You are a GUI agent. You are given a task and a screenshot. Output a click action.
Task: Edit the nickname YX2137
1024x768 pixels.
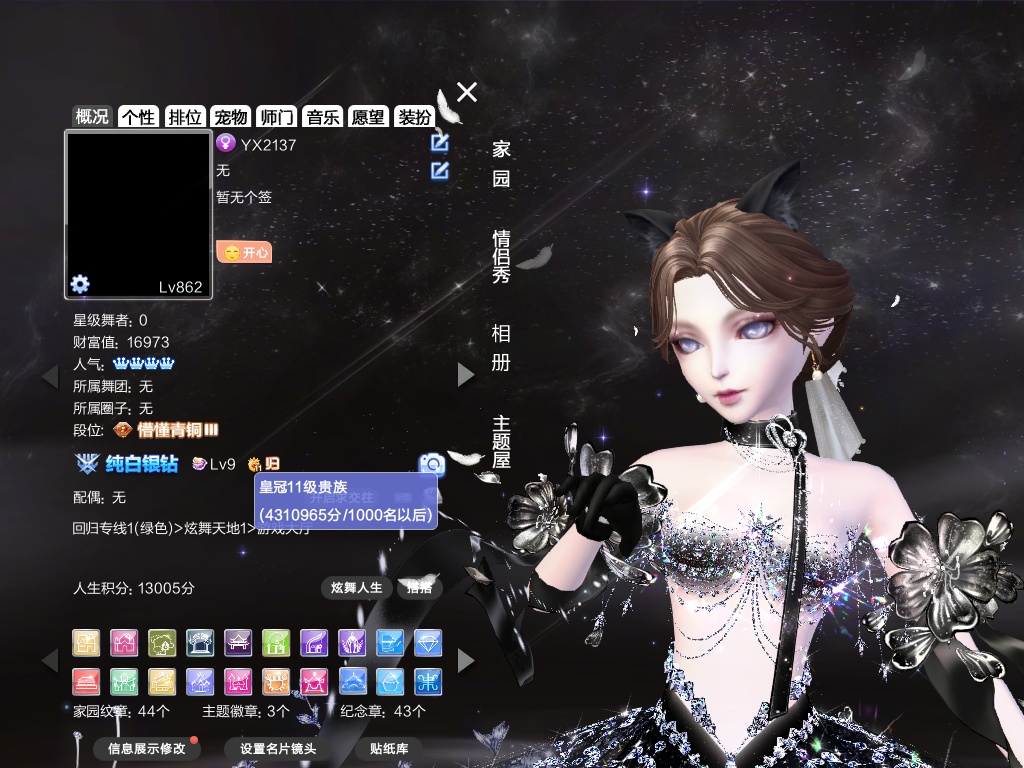pyautogui.click(x=439, y=143)
